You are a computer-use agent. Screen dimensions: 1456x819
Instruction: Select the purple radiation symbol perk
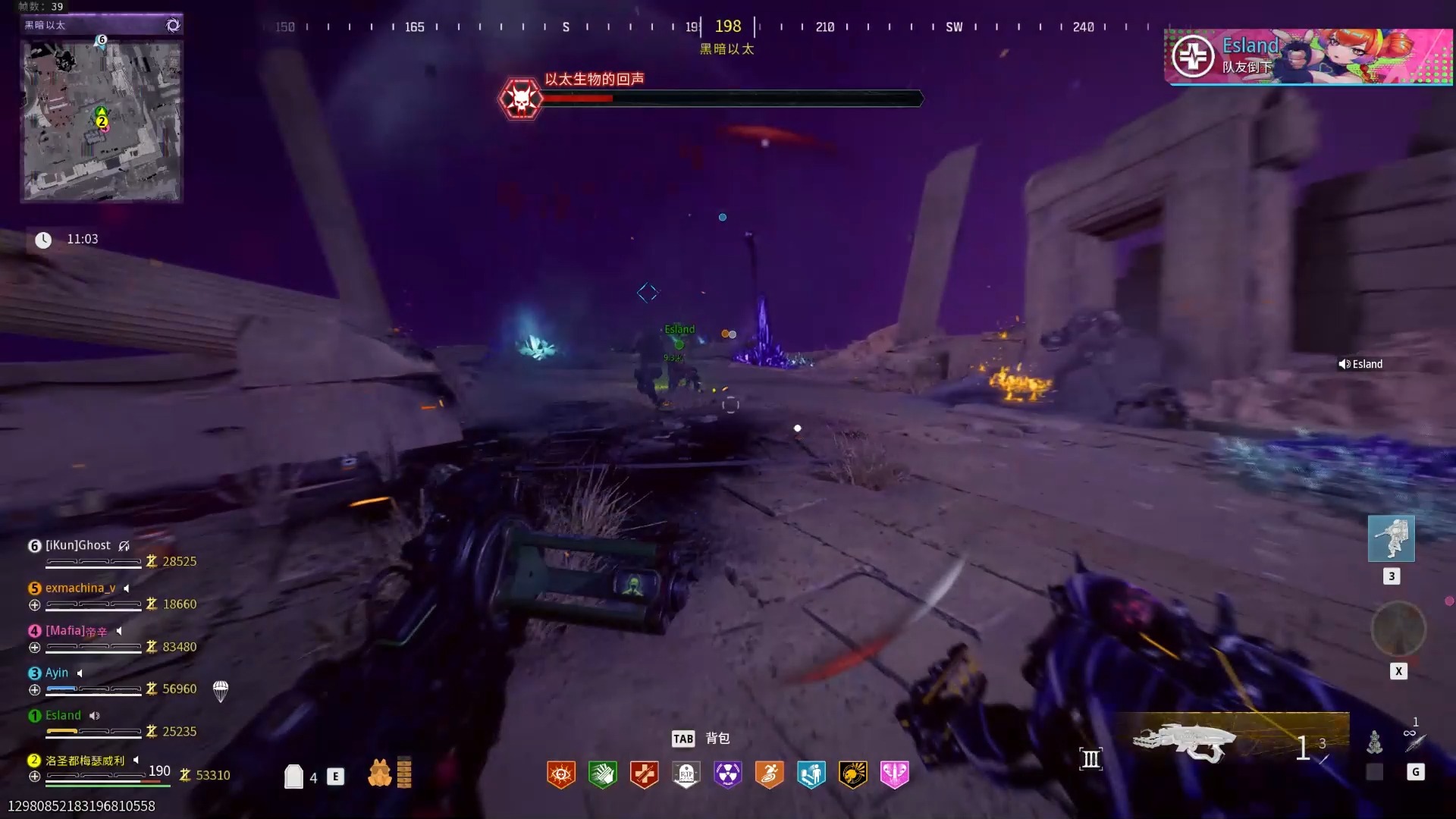tap(728, 774)
